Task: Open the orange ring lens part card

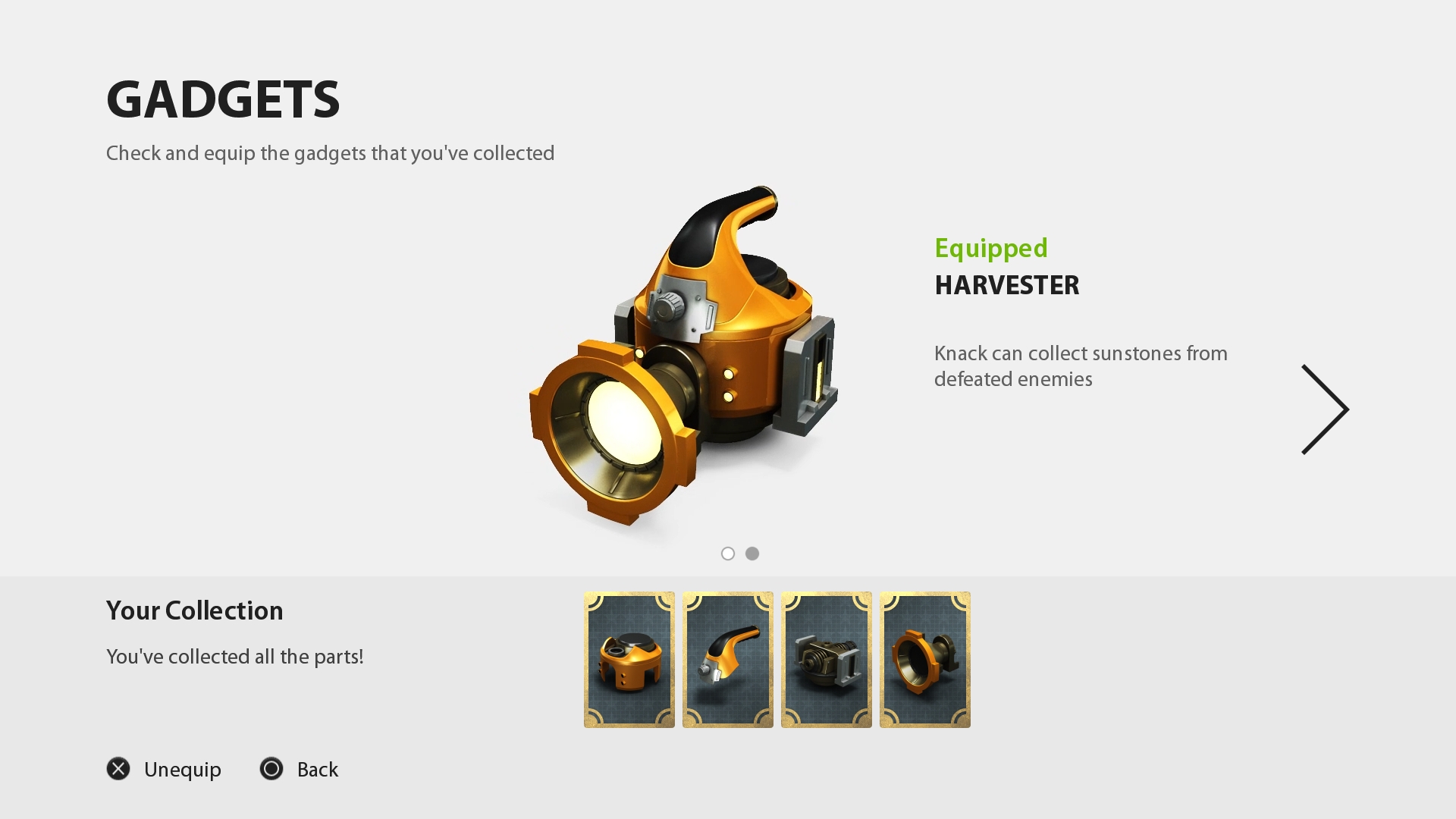Action: point(925,660)
